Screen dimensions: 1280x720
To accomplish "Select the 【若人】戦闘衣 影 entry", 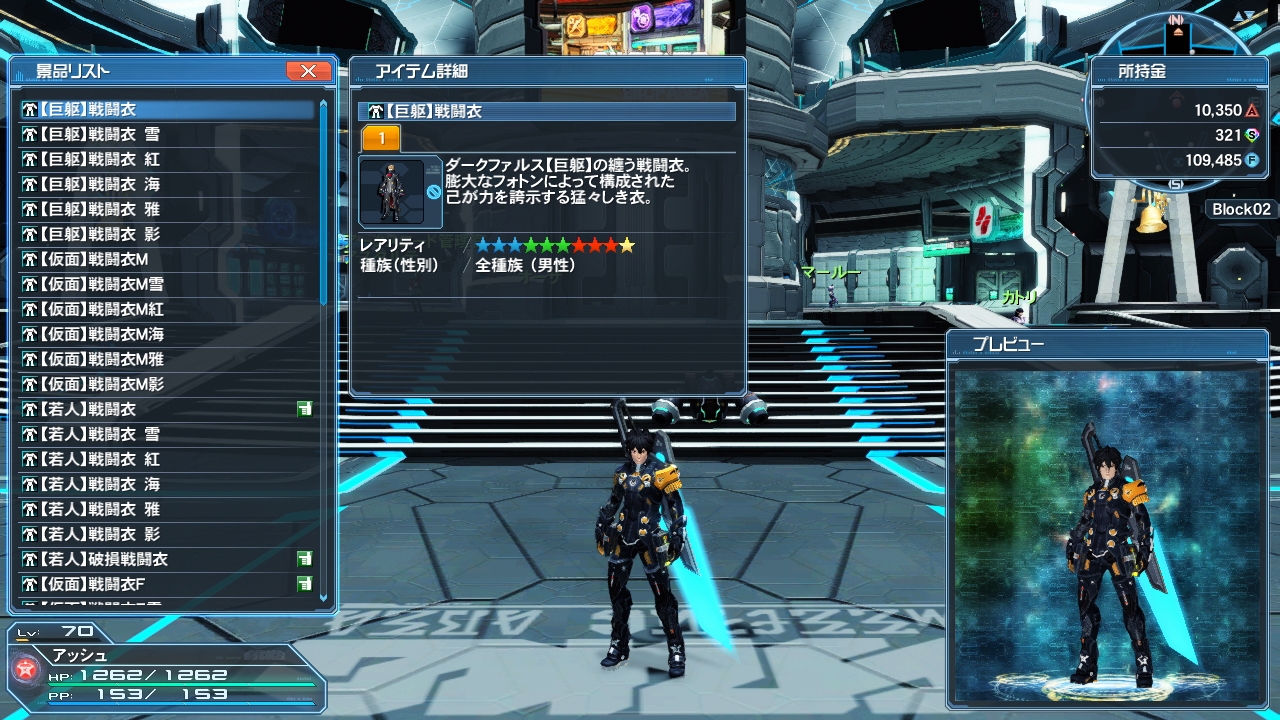I will (x=100, y=534).
